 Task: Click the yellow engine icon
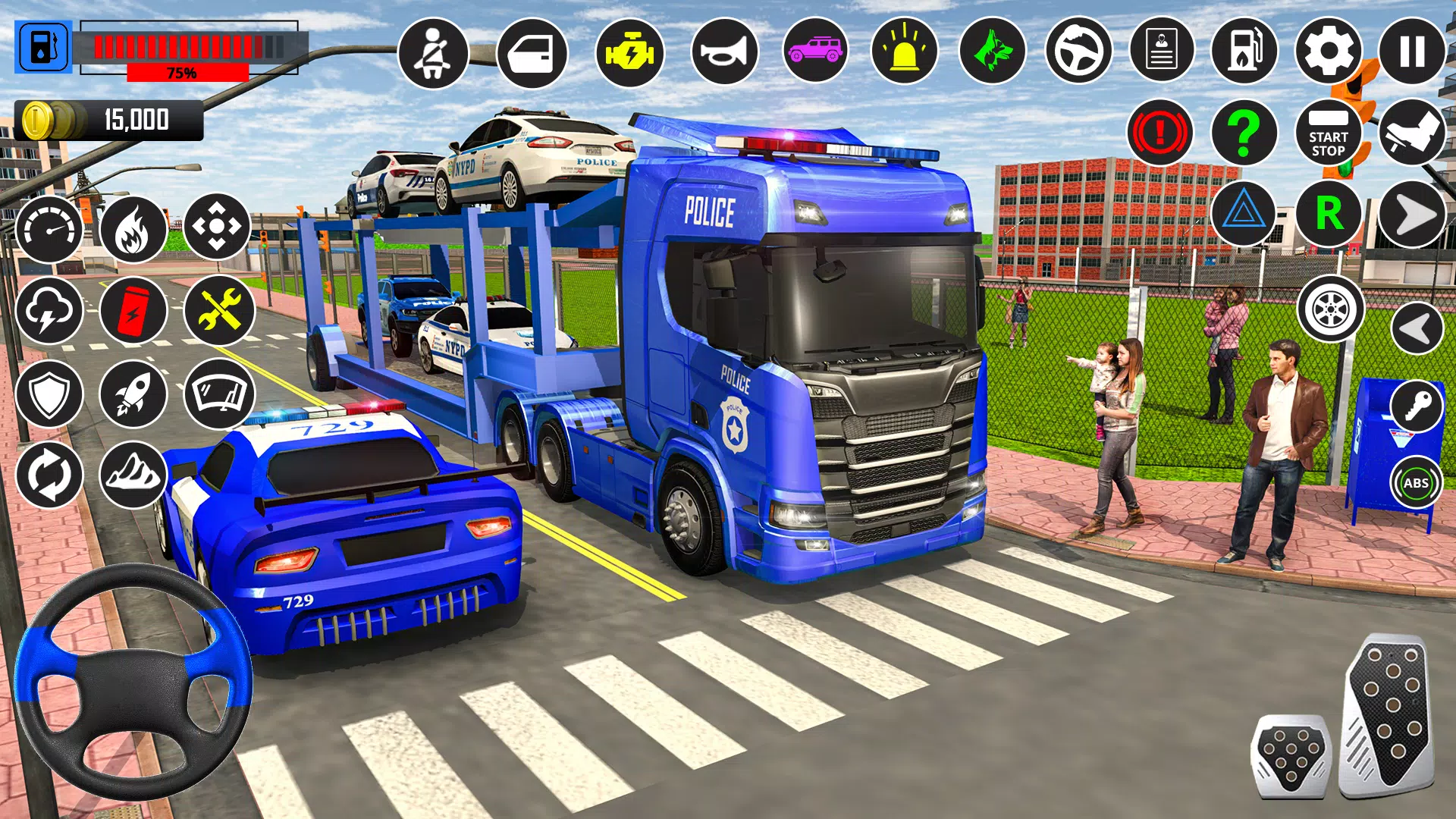click(x=629, y=53)
